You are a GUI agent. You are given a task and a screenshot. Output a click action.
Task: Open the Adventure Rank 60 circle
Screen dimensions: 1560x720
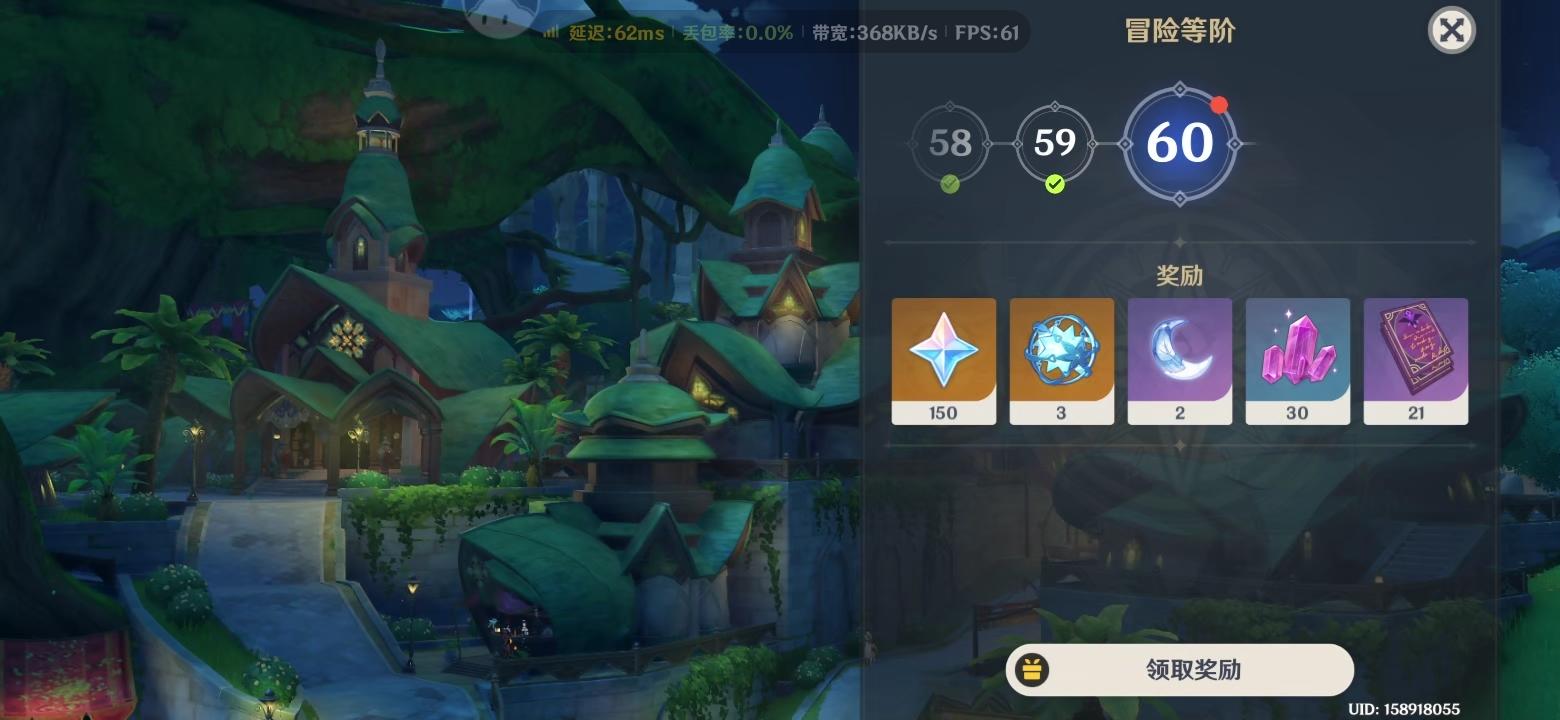tap(1181, 143)
